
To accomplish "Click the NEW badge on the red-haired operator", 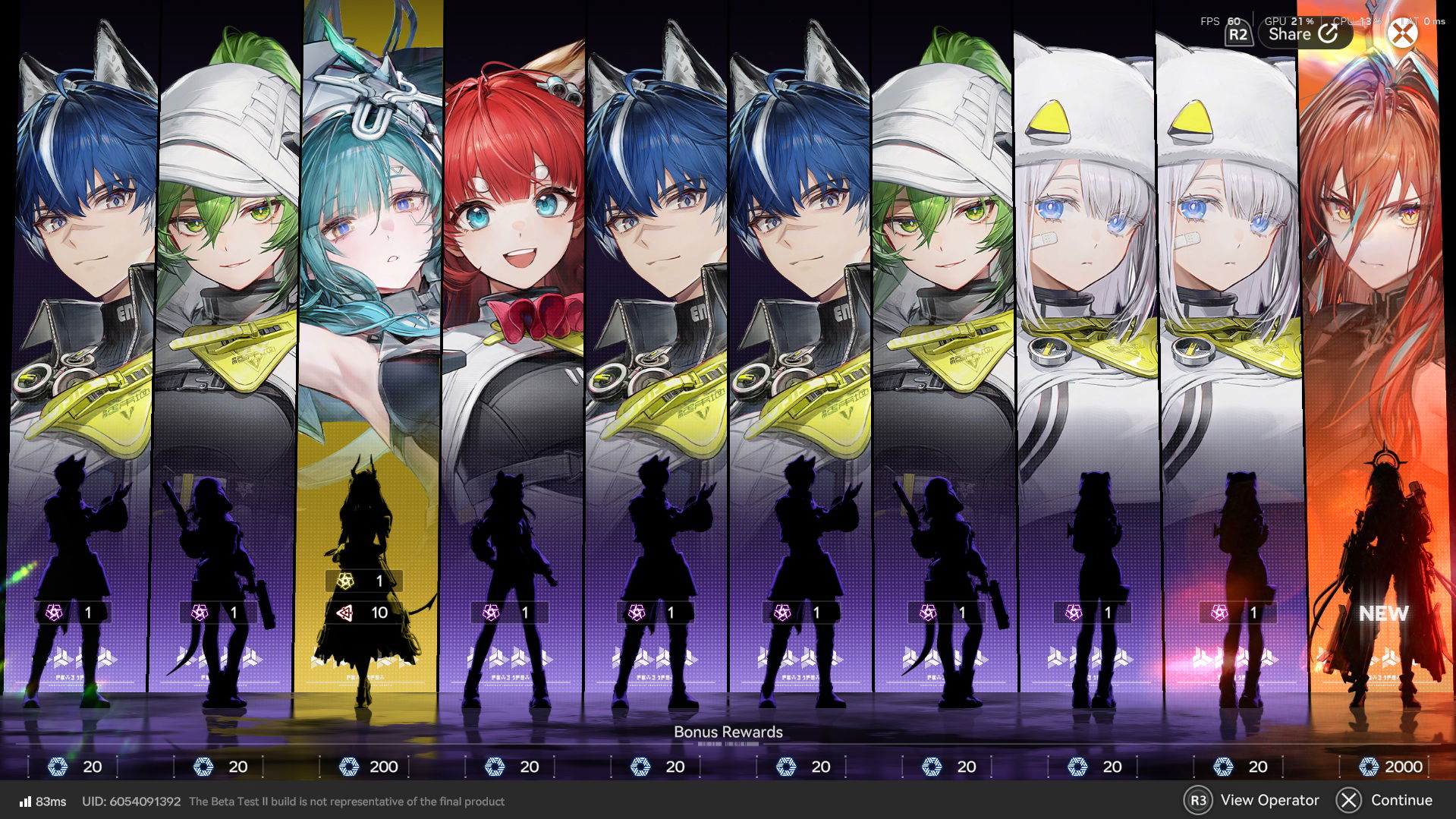I will pos(1382,614).
